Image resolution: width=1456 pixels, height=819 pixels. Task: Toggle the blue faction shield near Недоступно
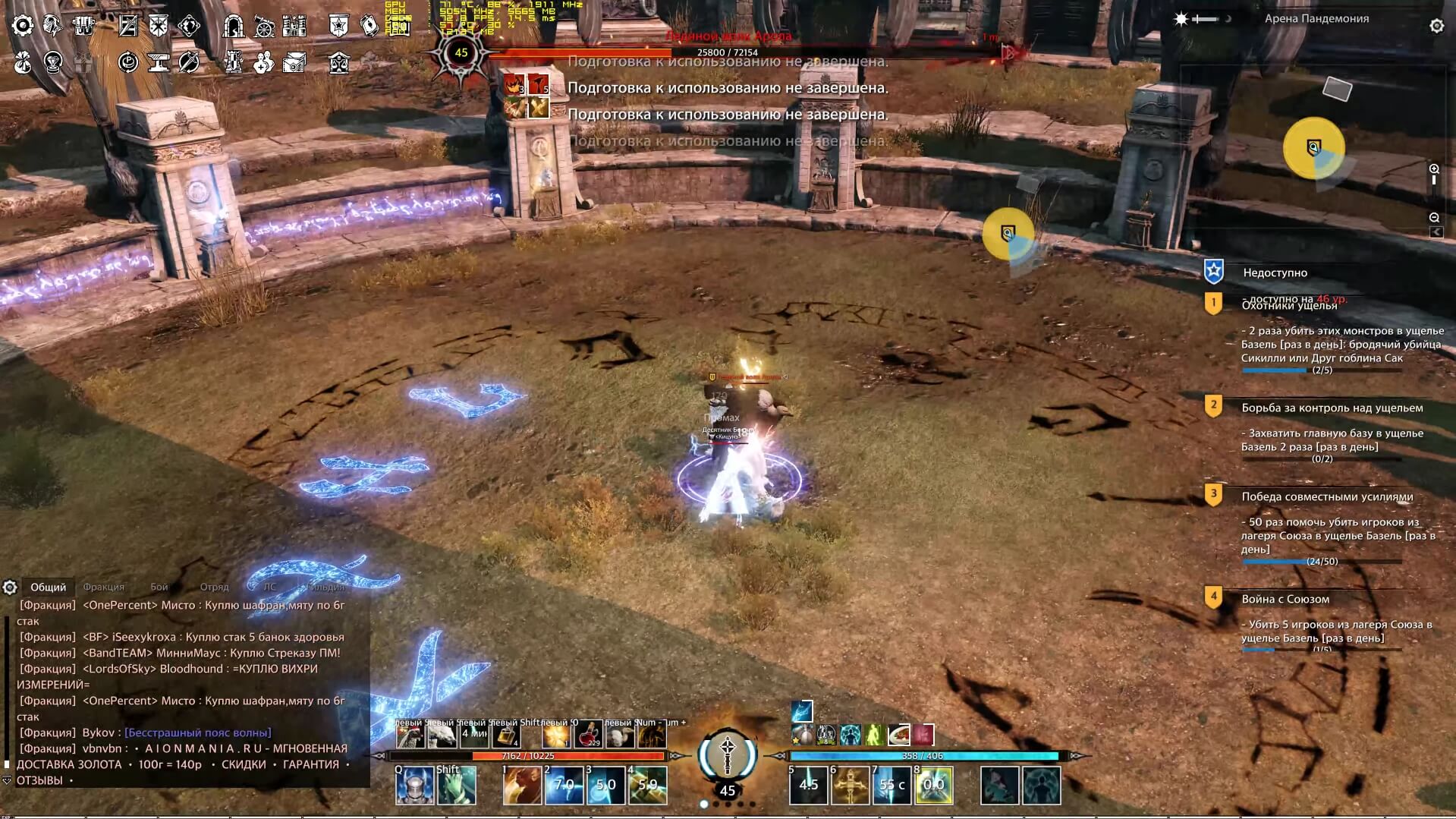(1213, 272)
